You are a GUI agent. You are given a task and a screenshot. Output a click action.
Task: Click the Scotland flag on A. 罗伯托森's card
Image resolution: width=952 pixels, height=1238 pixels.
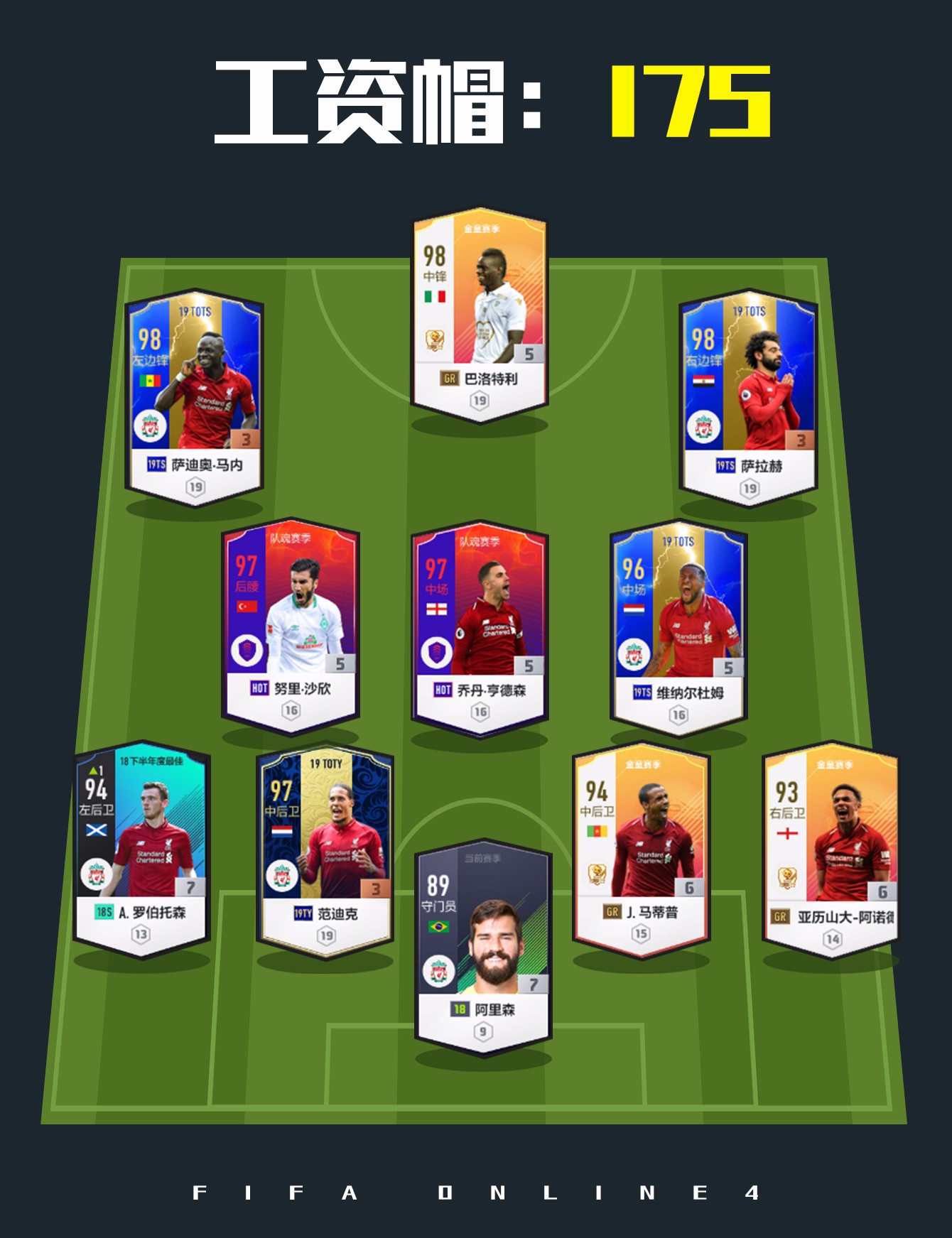tap(96, 830)
